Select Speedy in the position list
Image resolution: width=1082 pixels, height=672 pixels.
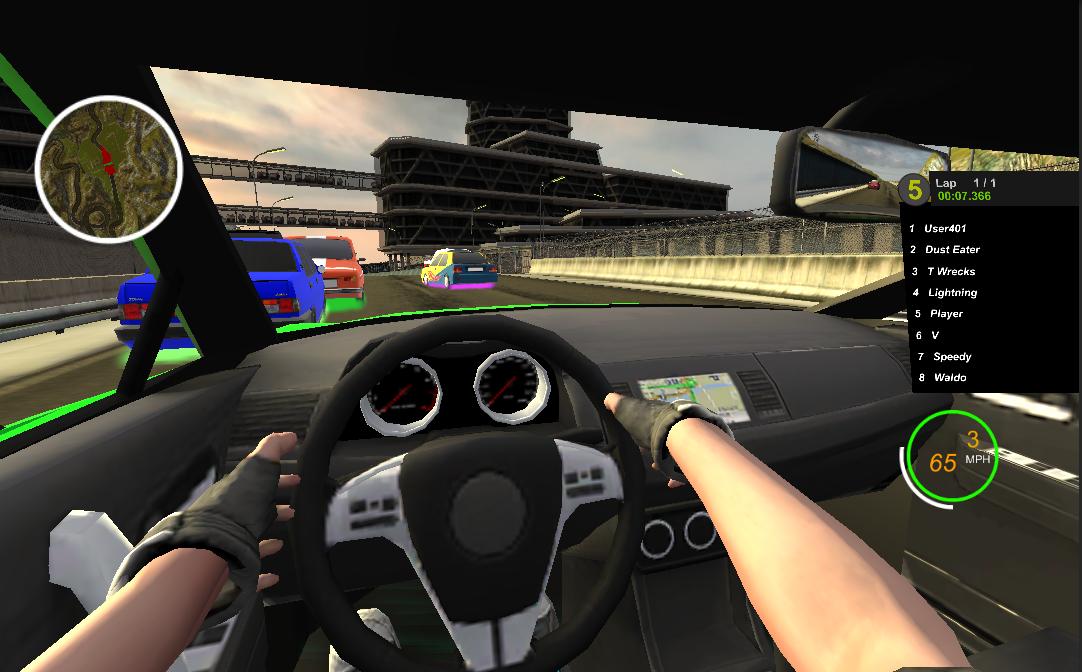pos(951,357)
